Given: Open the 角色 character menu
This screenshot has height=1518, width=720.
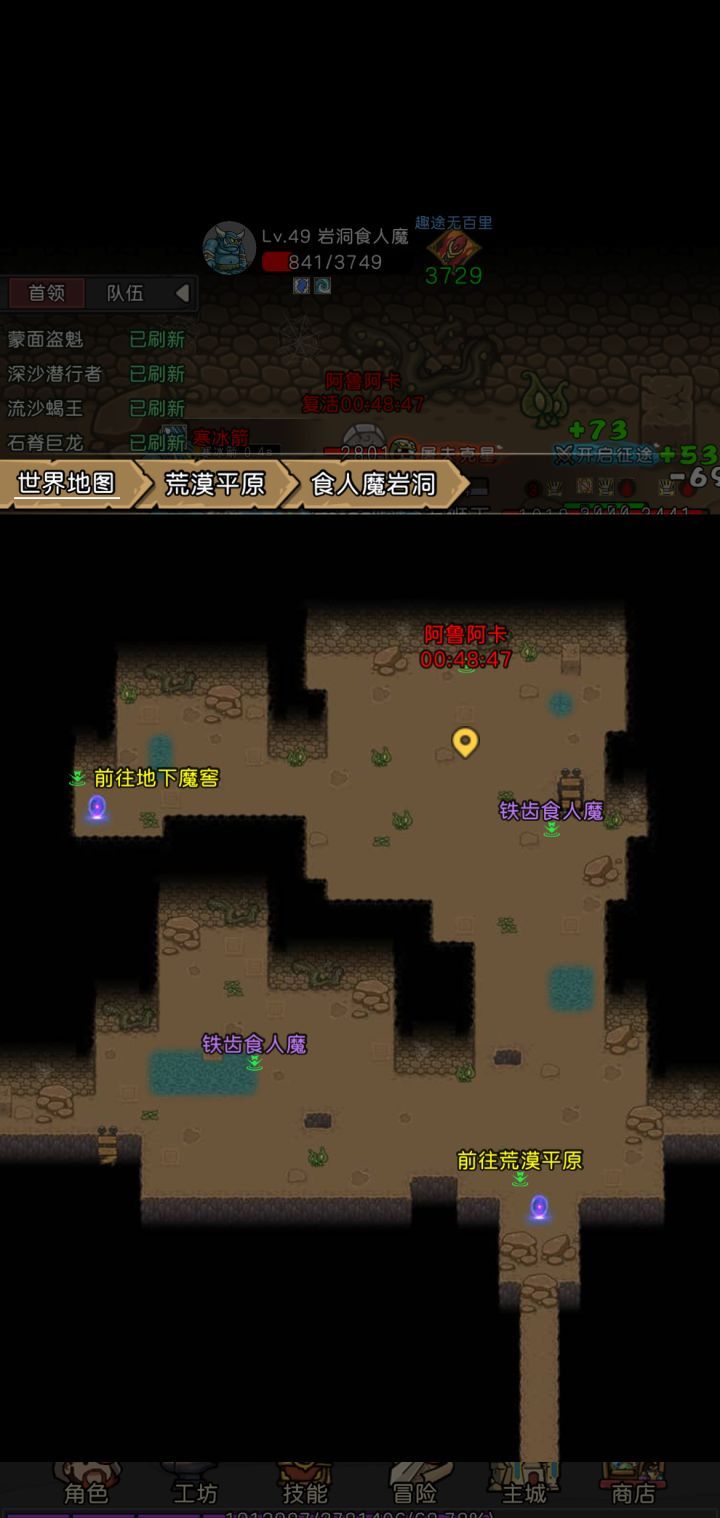Looking at the screenshot, I should [x=86, y=1490].
